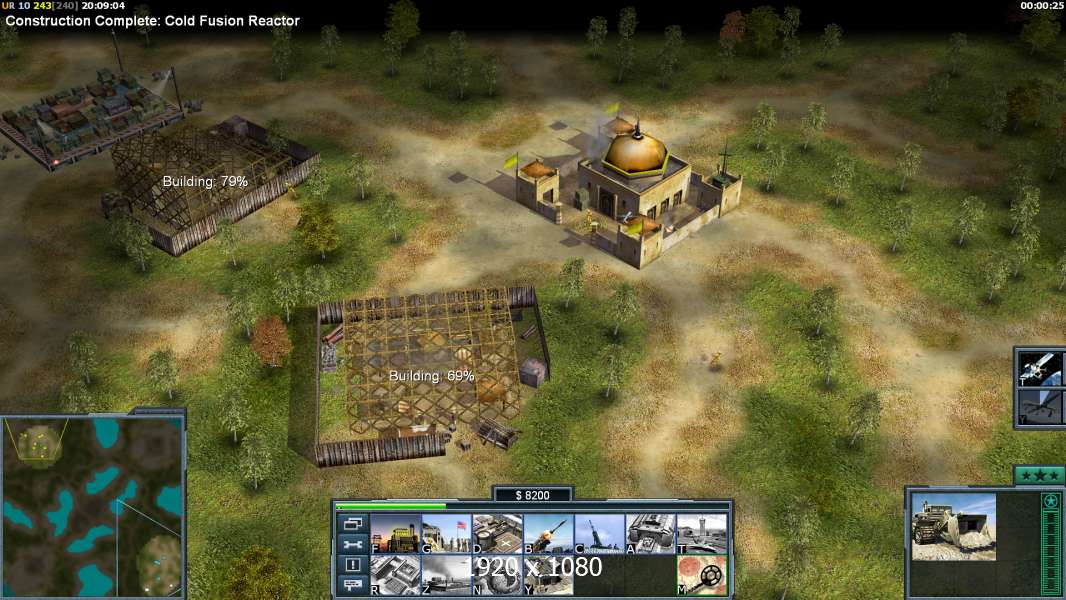This screenshot has width=1066, height=600.
Task: Choose the build icon with hotkey Z
Action: click(x=446, y=575)
